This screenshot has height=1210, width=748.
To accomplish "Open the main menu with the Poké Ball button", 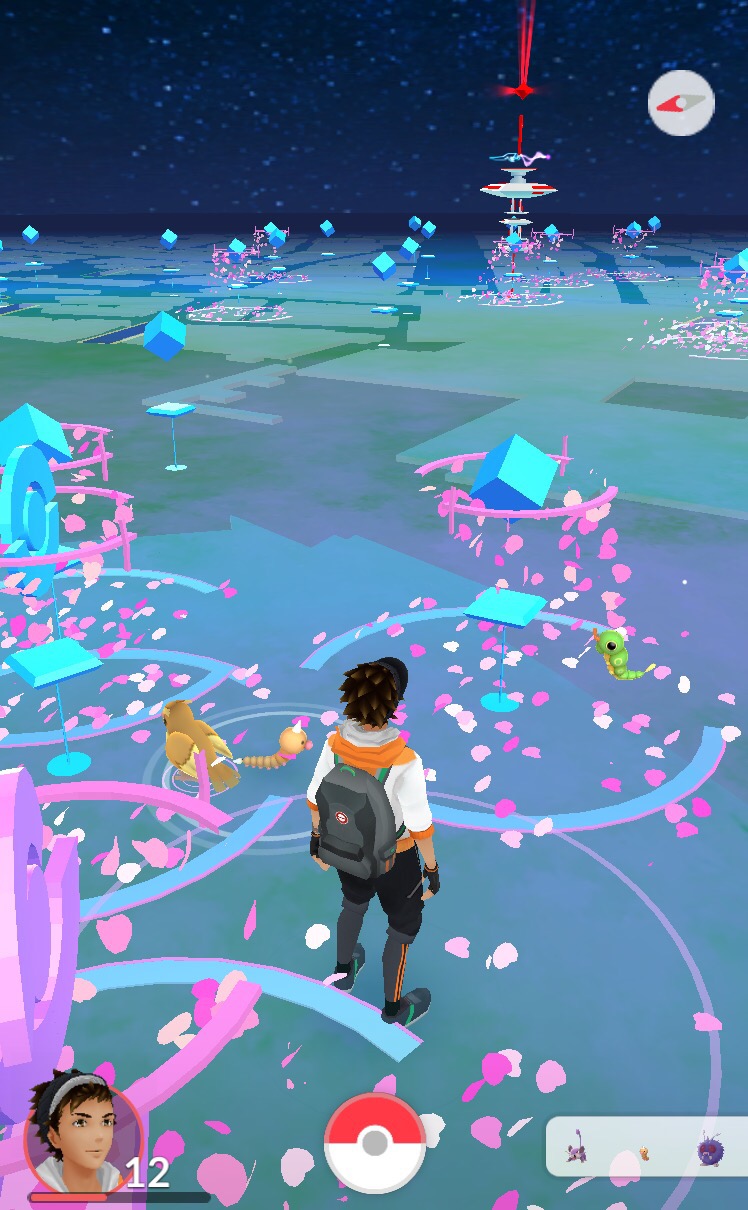I will 375,1143.
